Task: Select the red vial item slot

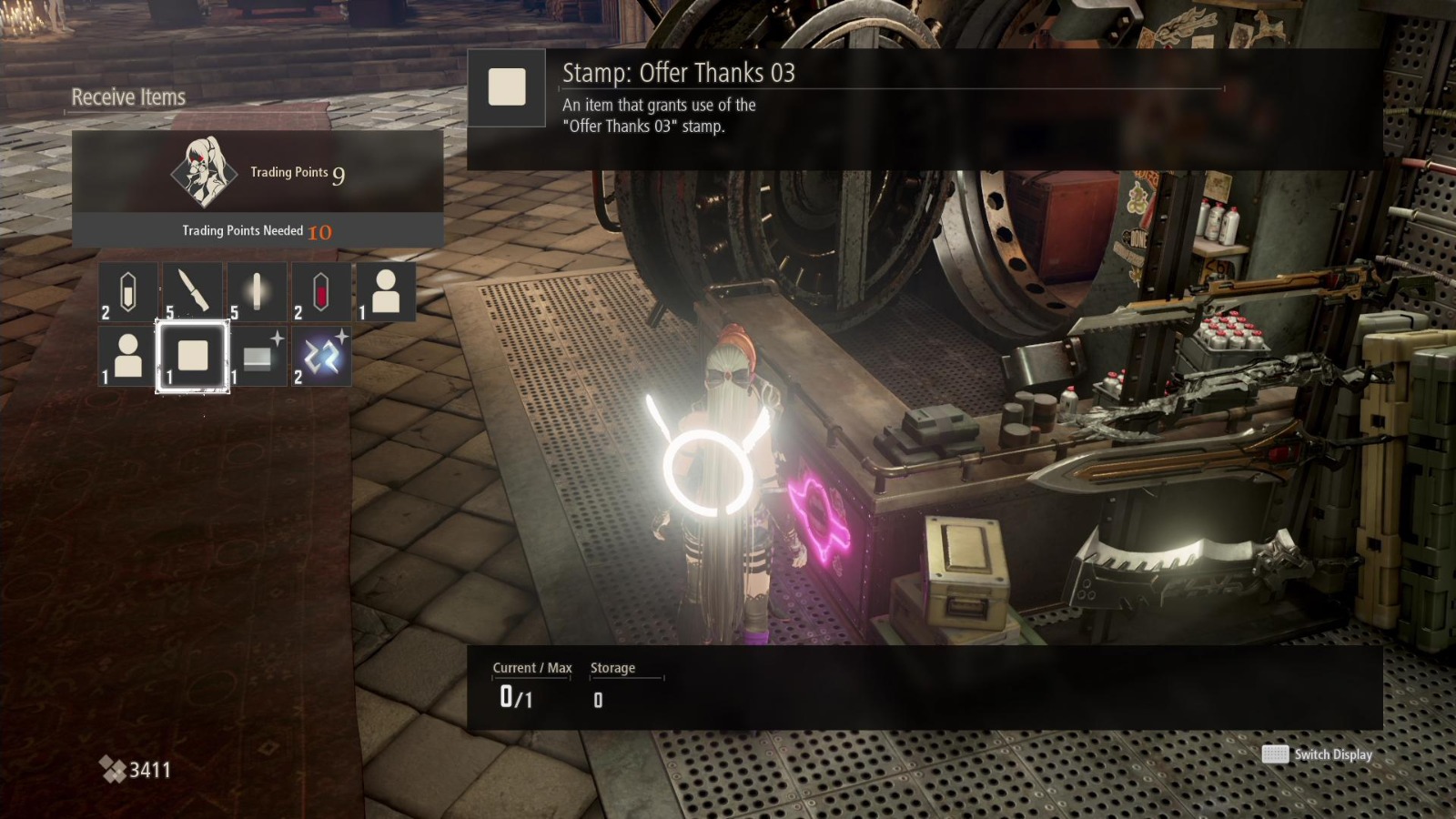Action: tap(320, 292)
